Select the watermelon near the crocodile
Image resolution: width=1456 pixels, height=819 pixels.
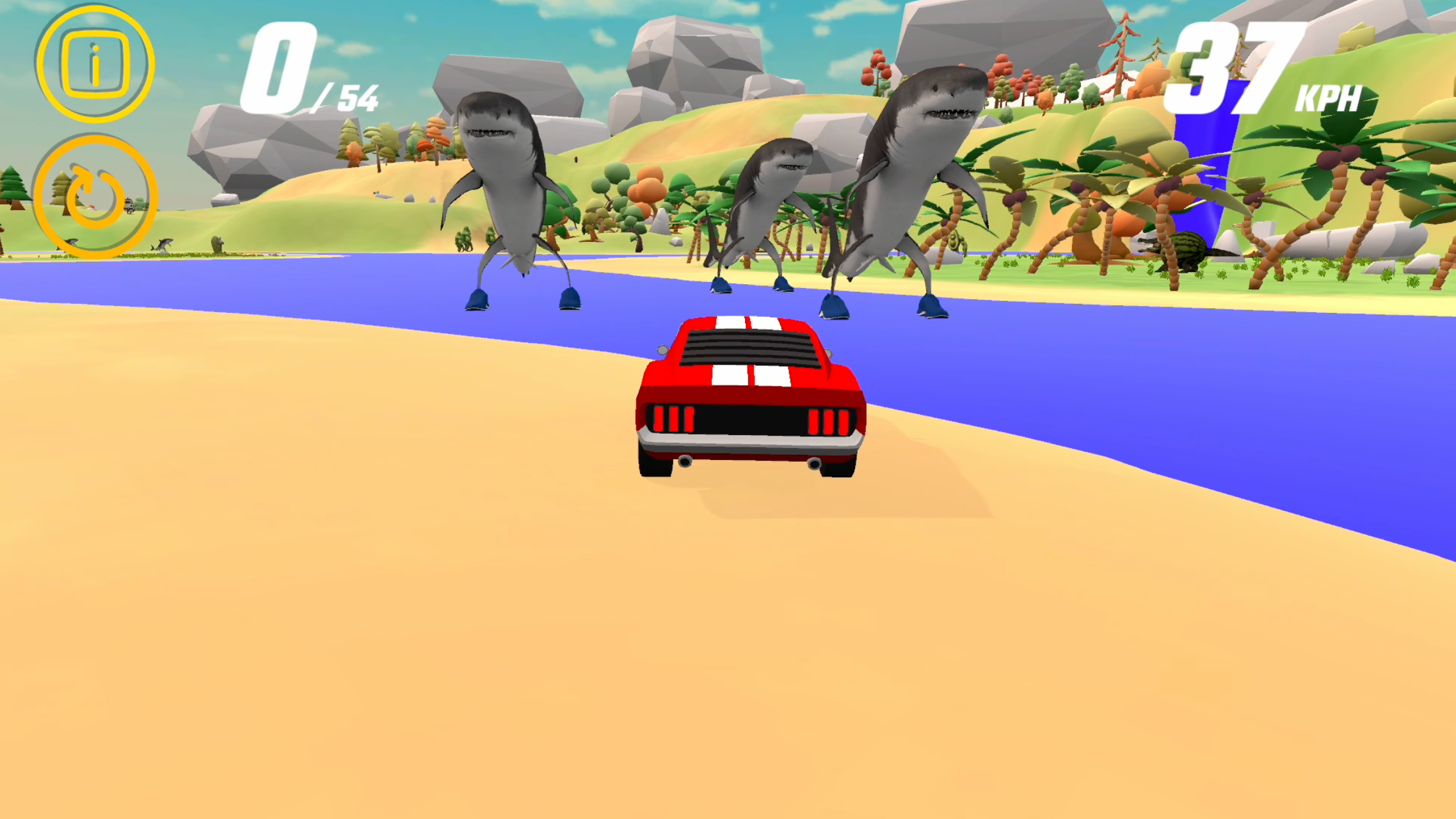[x=1186, y=245]
